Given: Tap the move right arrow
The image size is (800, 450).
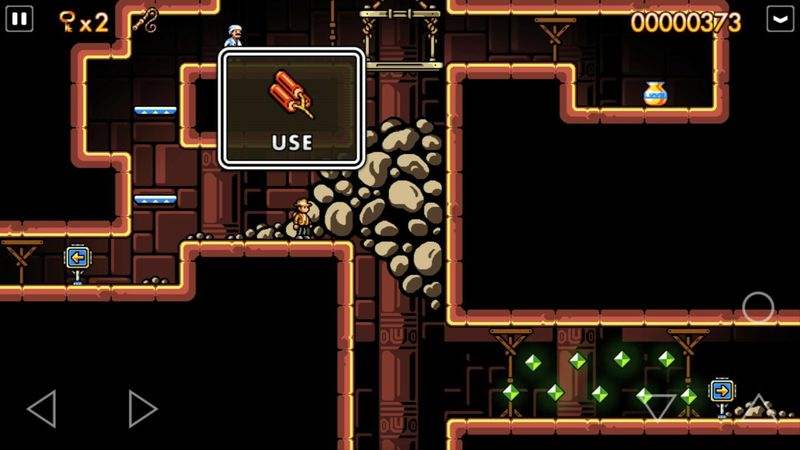Looking at the screenshot, I should click(142, 408).
